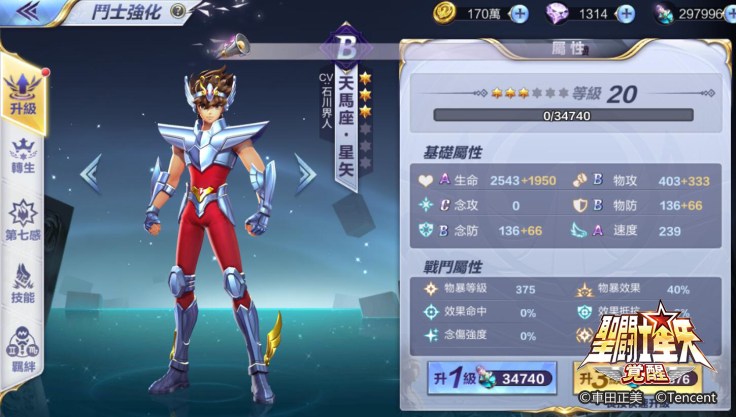The height and width of the screenshot is (417, 736).
Task: Upgrade one level for 34740
Action: [x=489, y=379]
